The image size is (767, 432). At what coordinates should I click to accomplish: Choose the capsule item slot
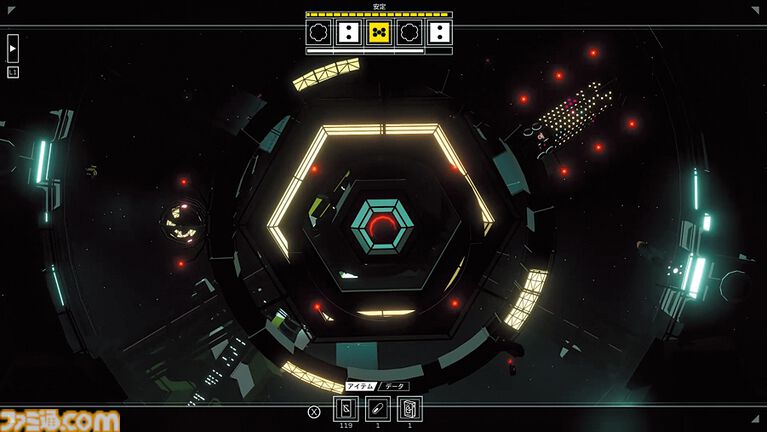(377, 409)
